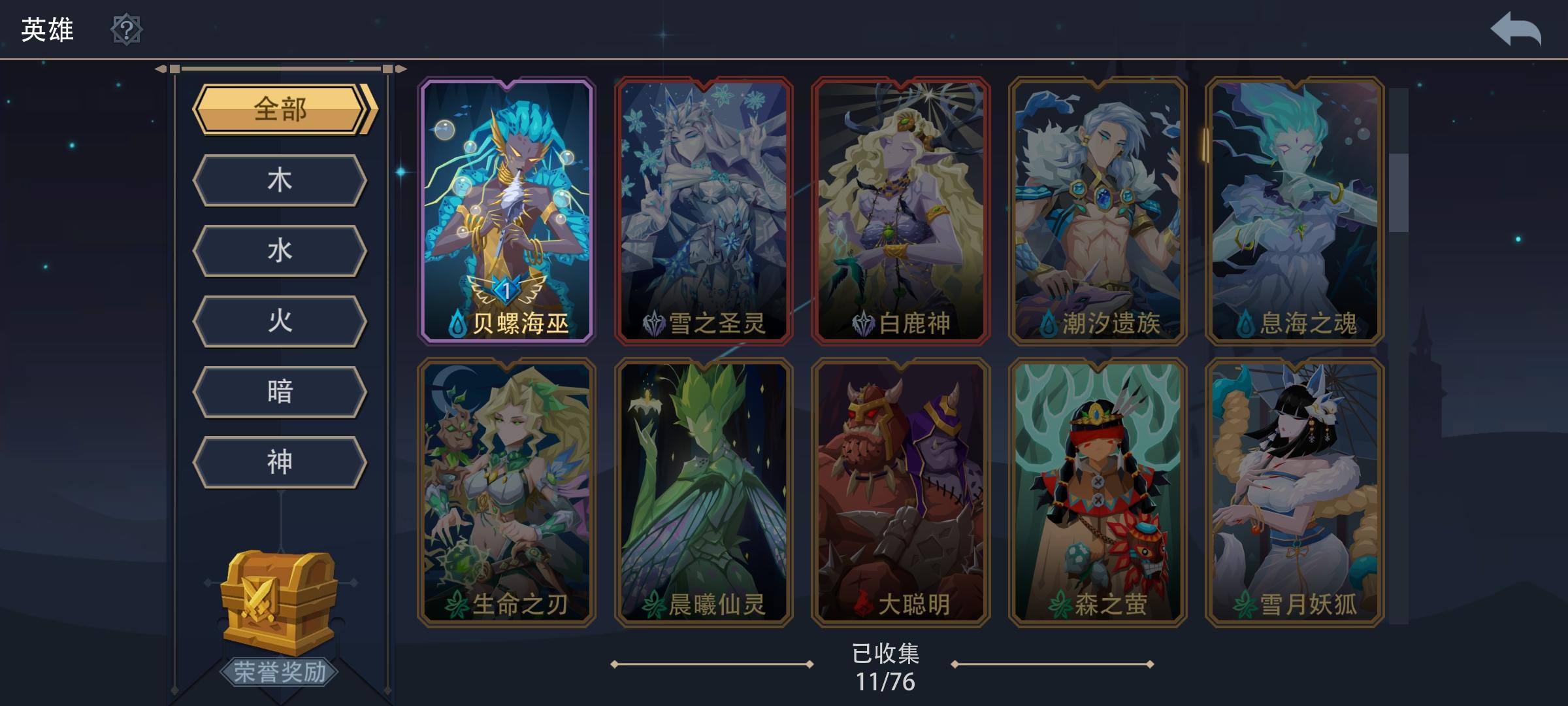Toggle the 水 element filter
This screenshot has height=706, width=1568.
pos(280,250)
